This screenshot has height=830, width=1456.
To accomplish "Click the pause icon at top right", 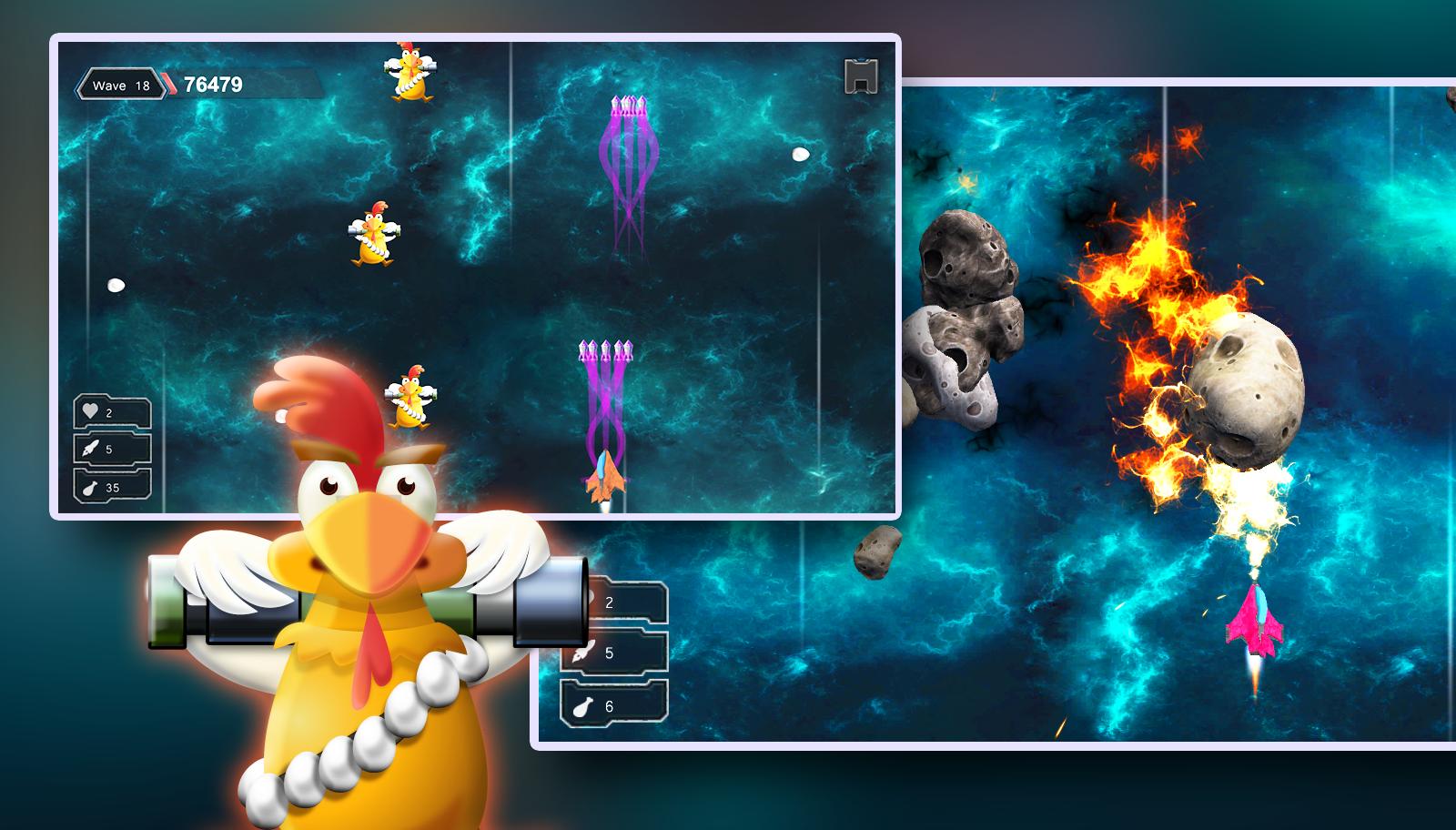I will 860,77.
